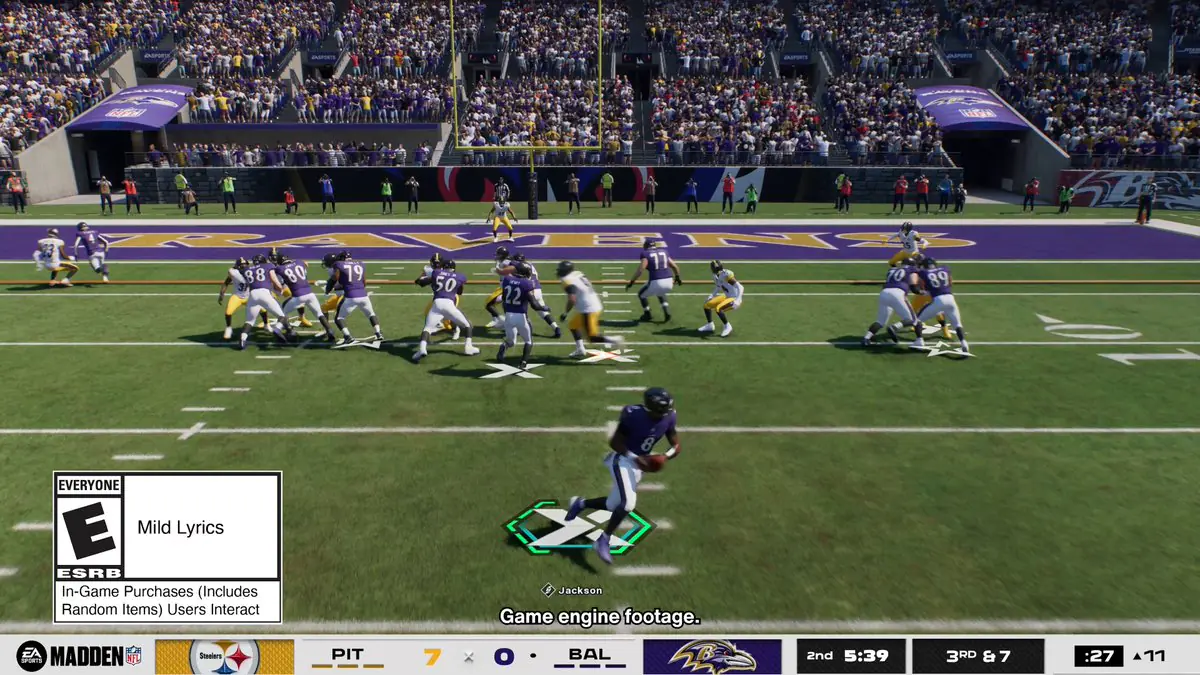1200x675 pixels.
Task: Click the Steelers logo on the scoreboard
Action: click(x=224, y=657)
